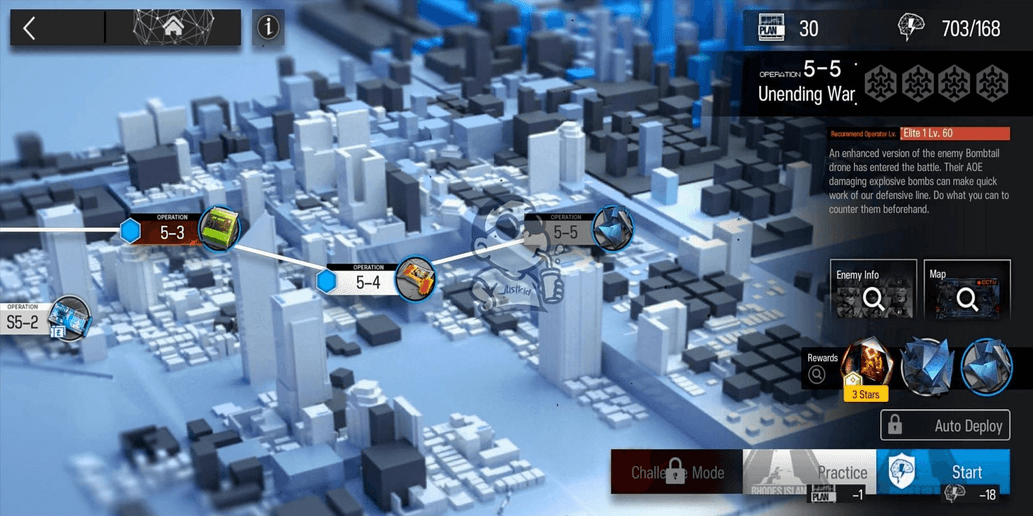Select operation 5-3 node
Screen dimensions: 1033x516
tap(172, 232)
